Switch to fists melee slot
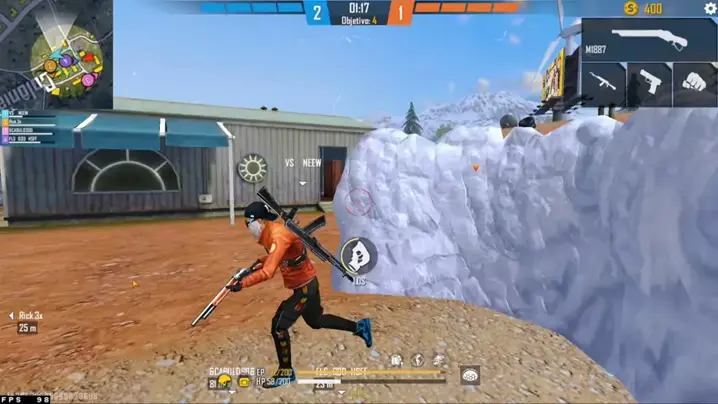 pyautogui.click(x=694, y=83)
